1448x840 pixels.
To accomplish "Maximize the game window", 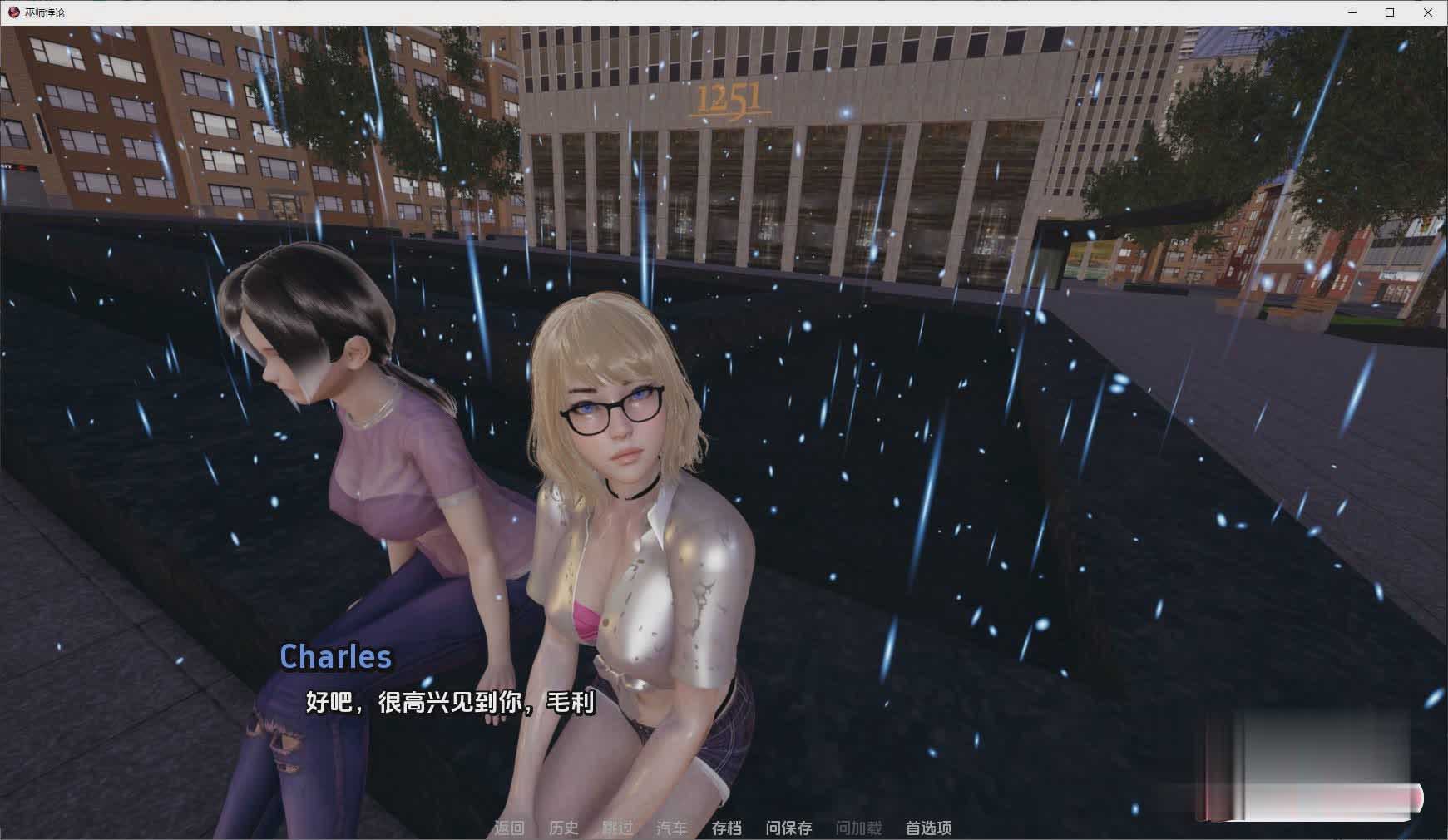I will 1390,12.
